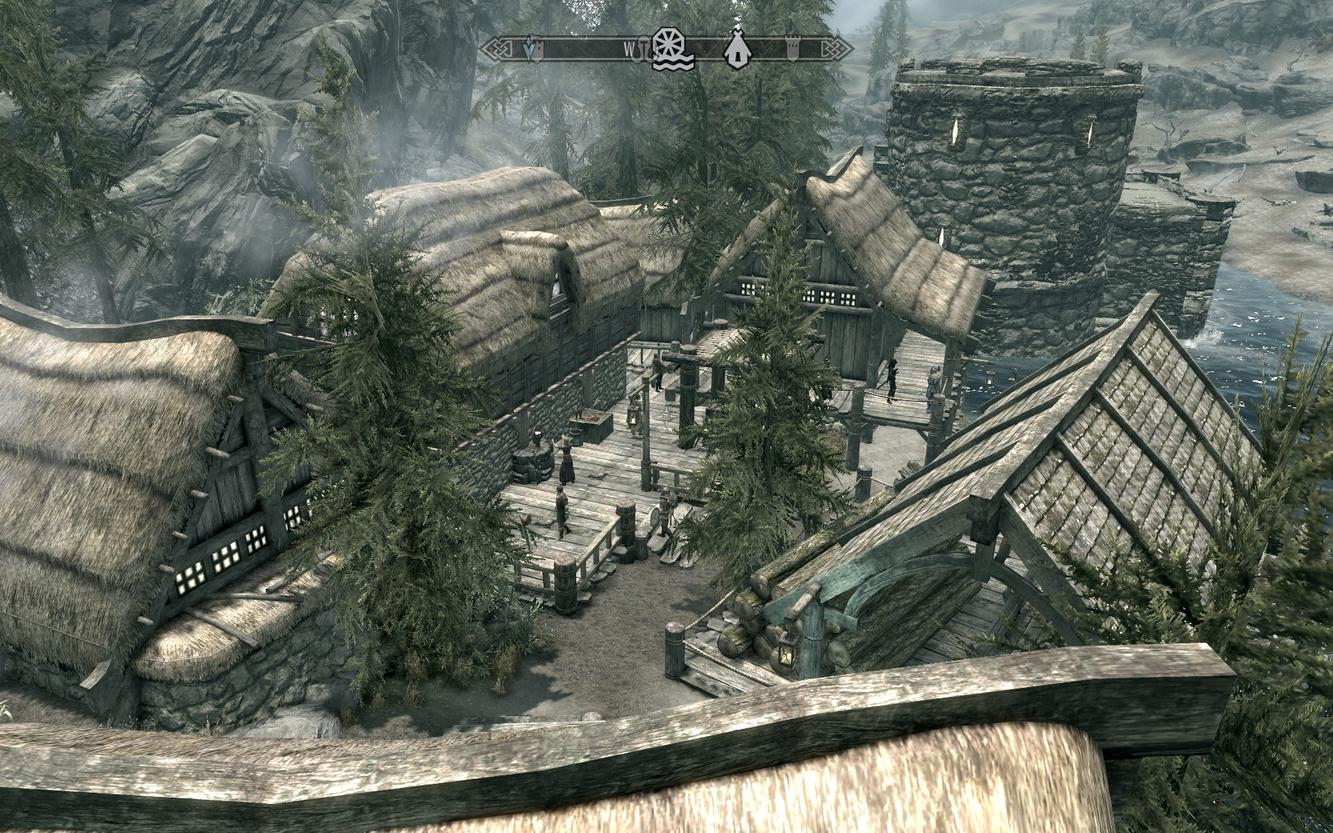Select the hut-shaped location marker on the compass
The width and height of the screenshot is (1333, 833).
pyautogui.click(x=738, y=49)
